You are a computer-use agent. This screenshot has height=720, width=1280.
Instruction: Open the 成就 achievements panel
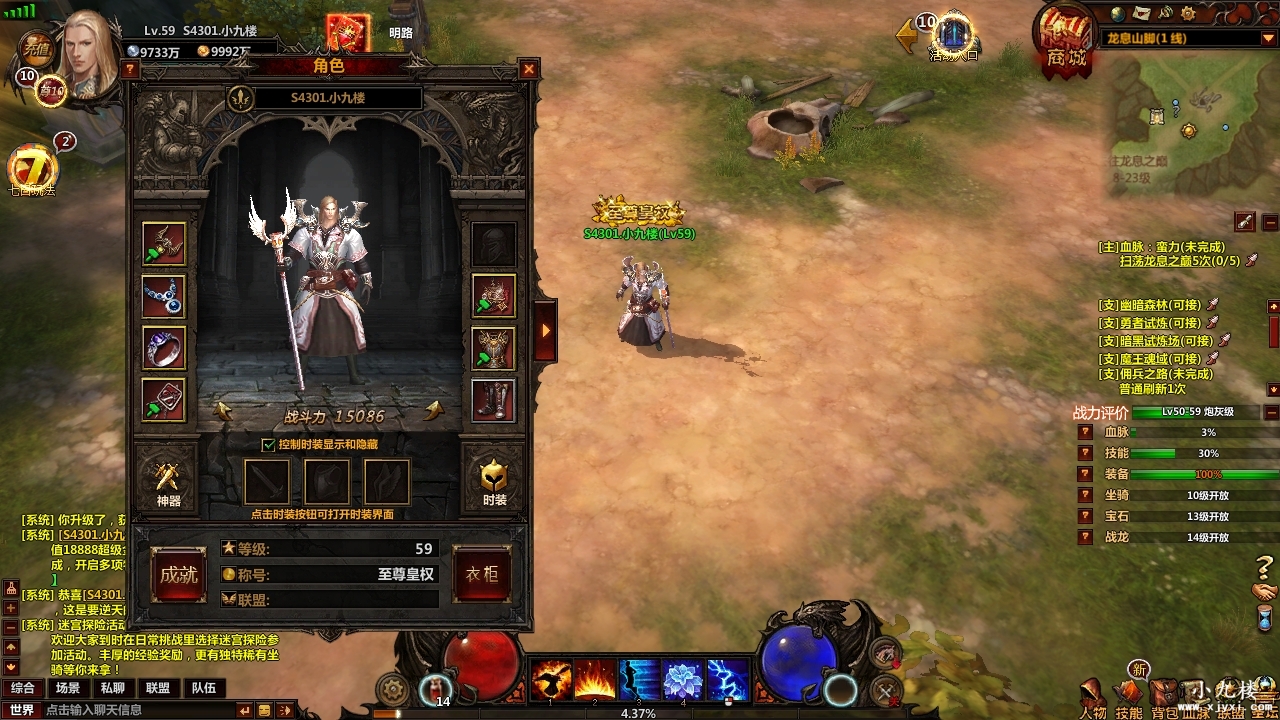pos(179,574)
